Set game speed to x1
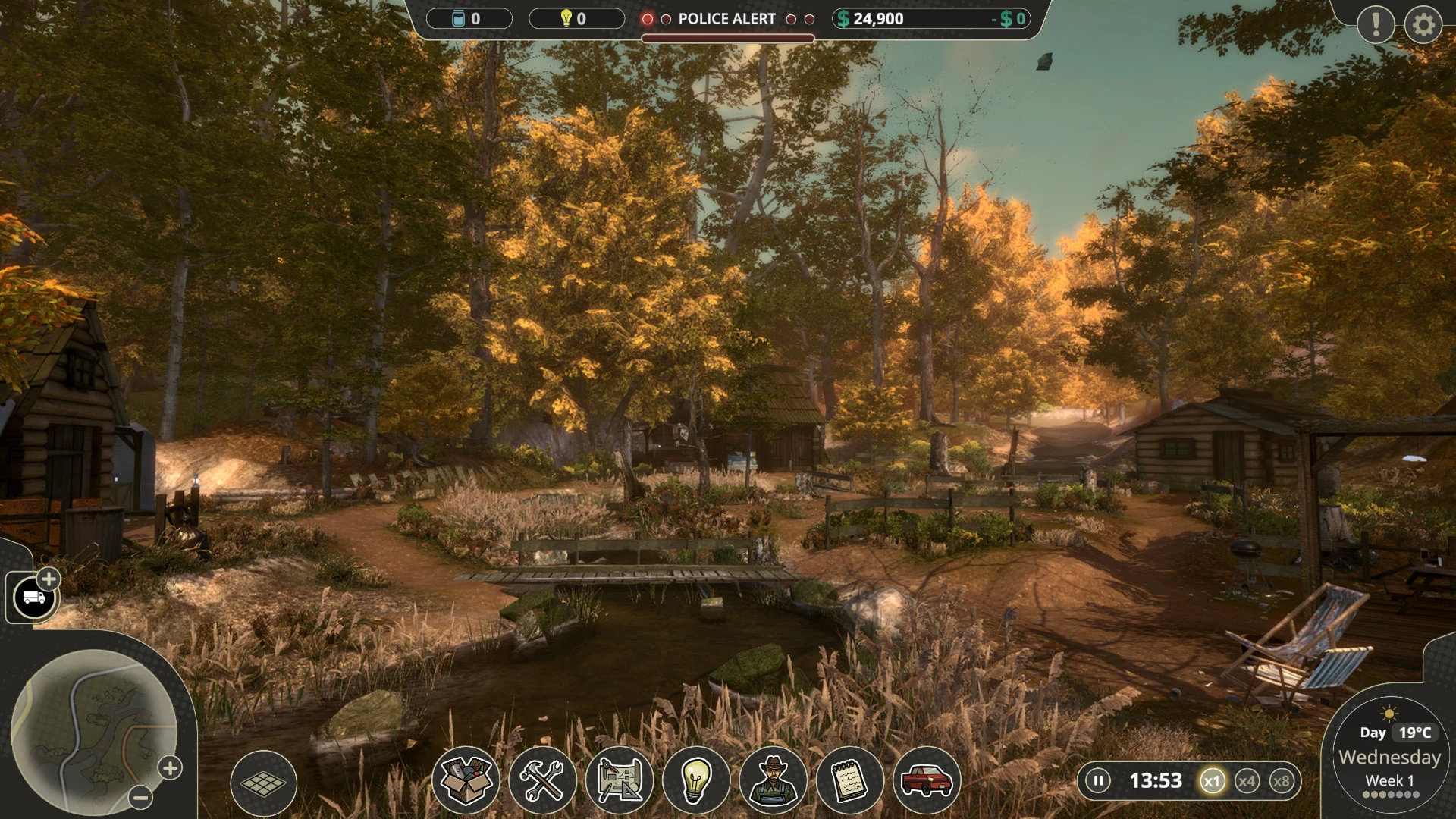The height and width of the screenshot is (819, 1456). [1212, 781]
